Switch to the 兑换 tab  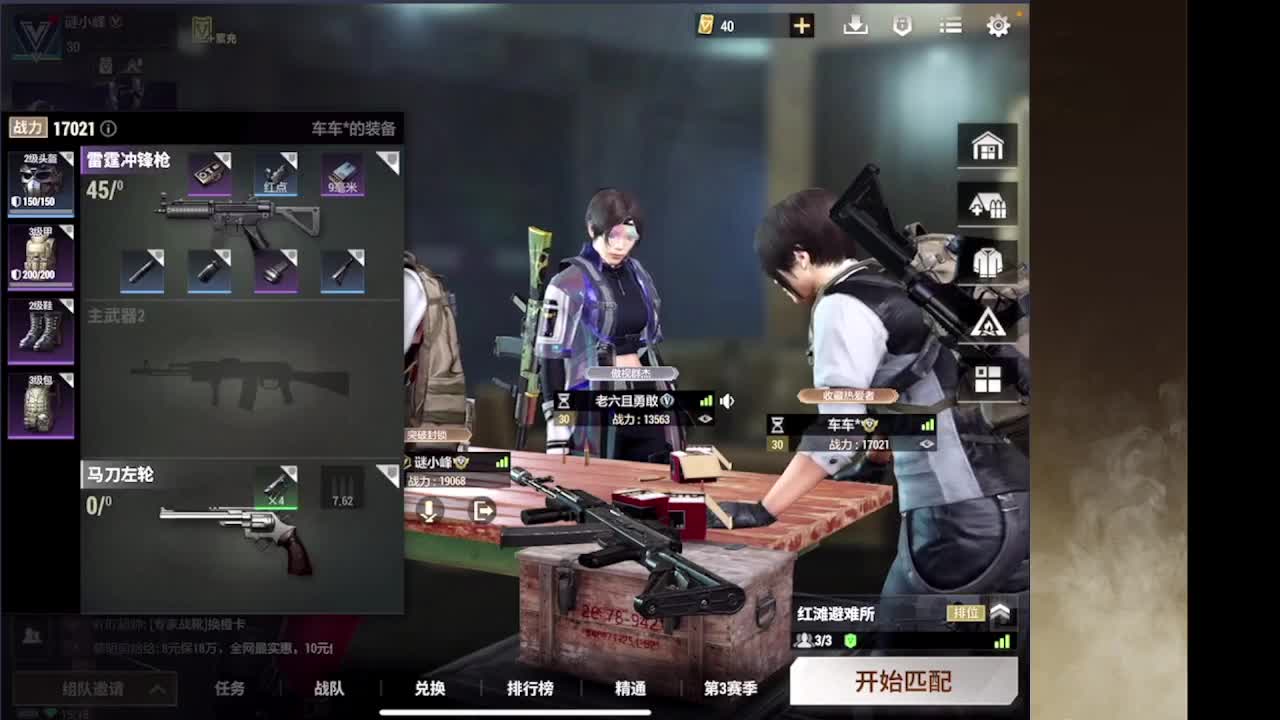[x=430, y=689]
